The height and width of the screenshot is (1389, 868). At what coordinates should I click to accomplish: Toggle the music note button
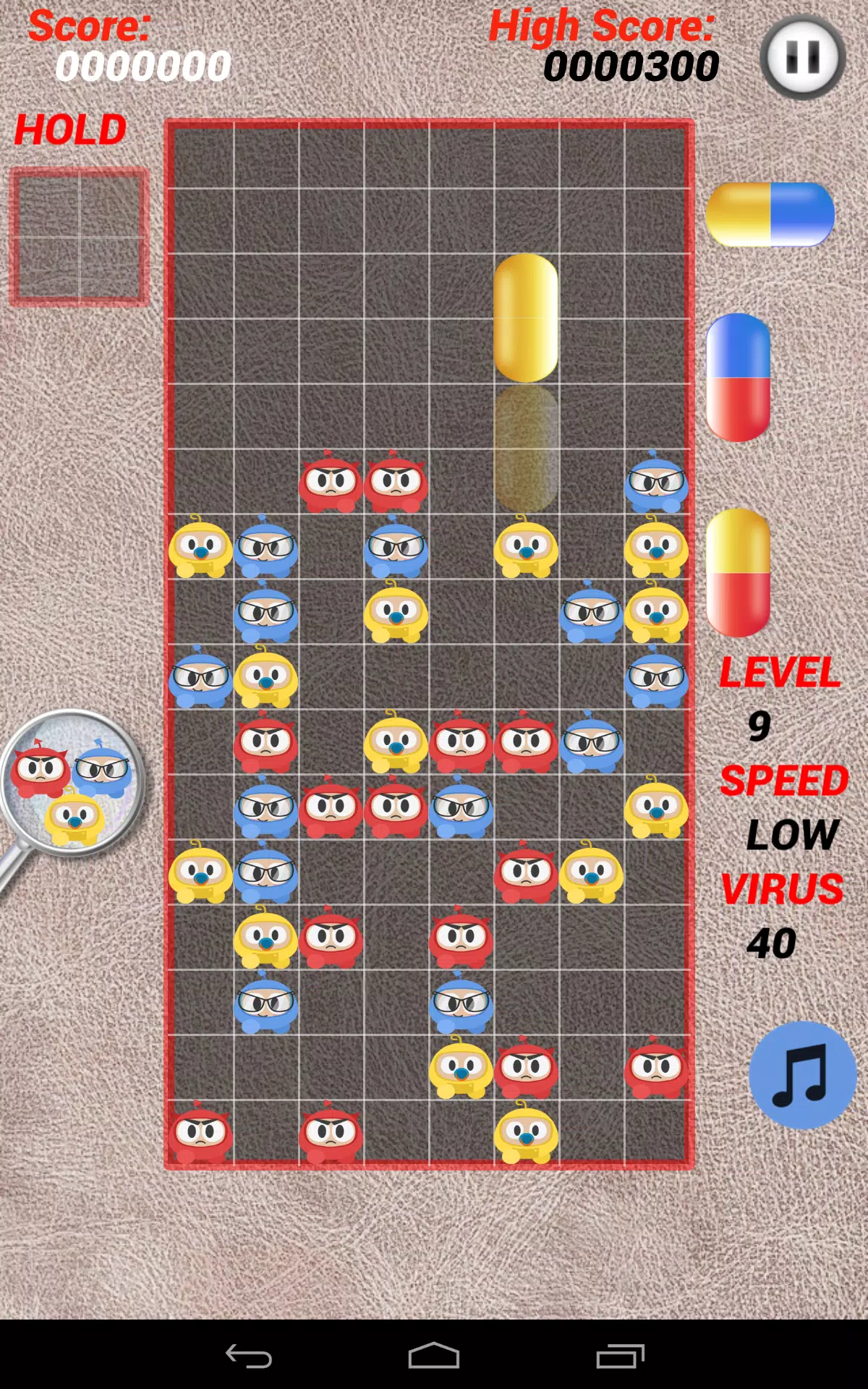[801, 1075]
